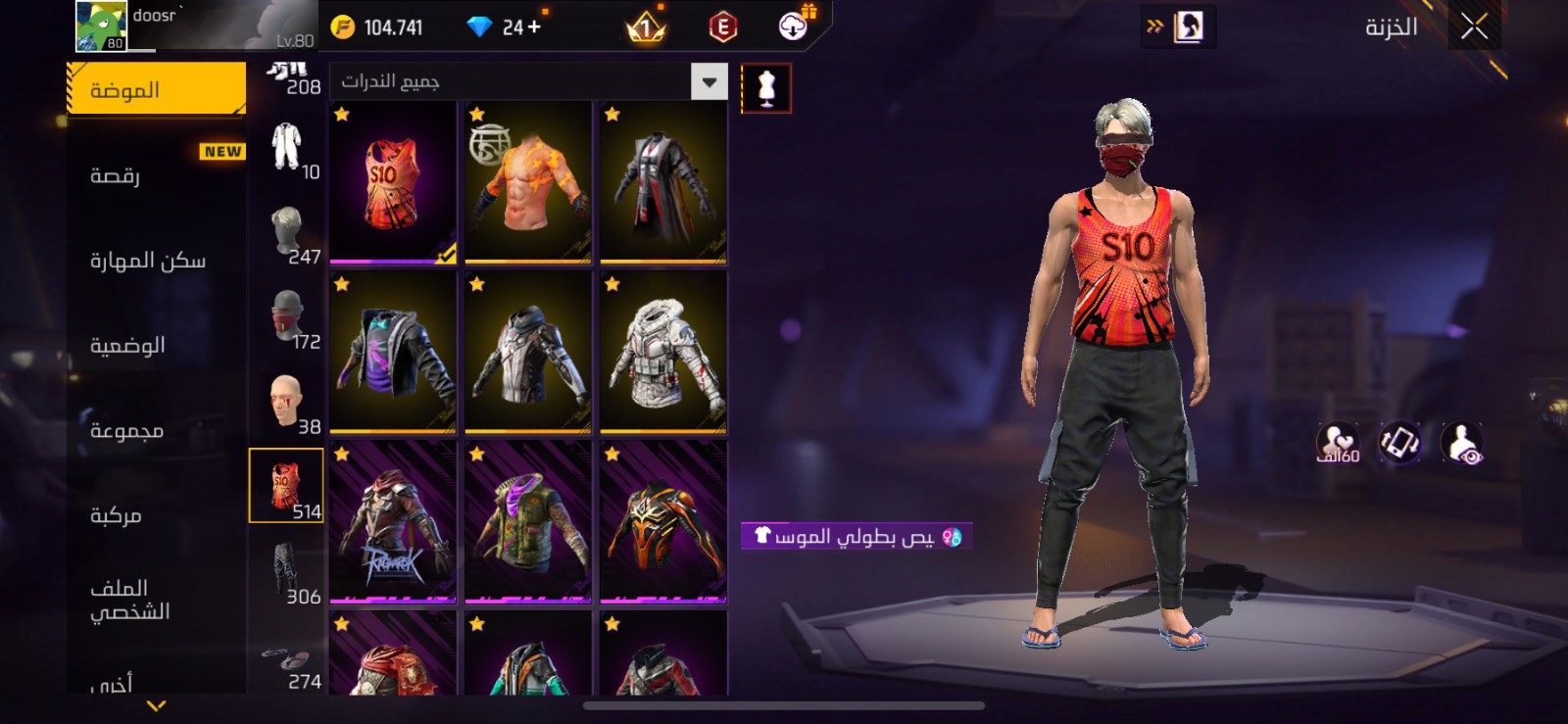This screenshot has width=1568, height=724.
Task: Choose the flaming shirtless torso outfit
Action: pyautogui.click(x=528, y=183)
